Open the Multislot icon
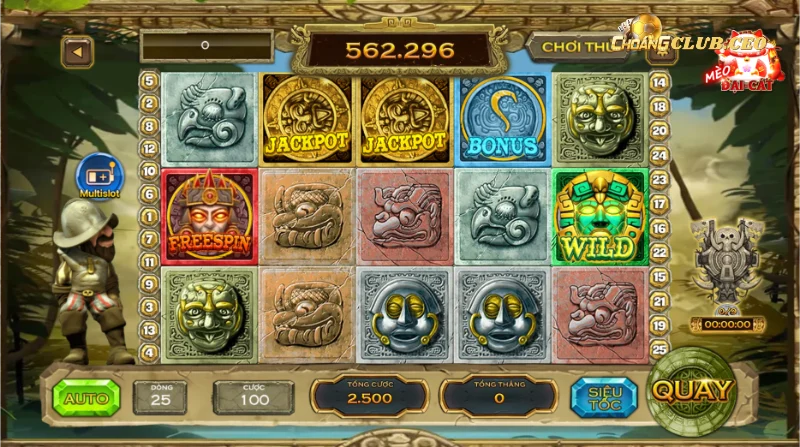Screen dimensions: 800x447 click(98, 177)
